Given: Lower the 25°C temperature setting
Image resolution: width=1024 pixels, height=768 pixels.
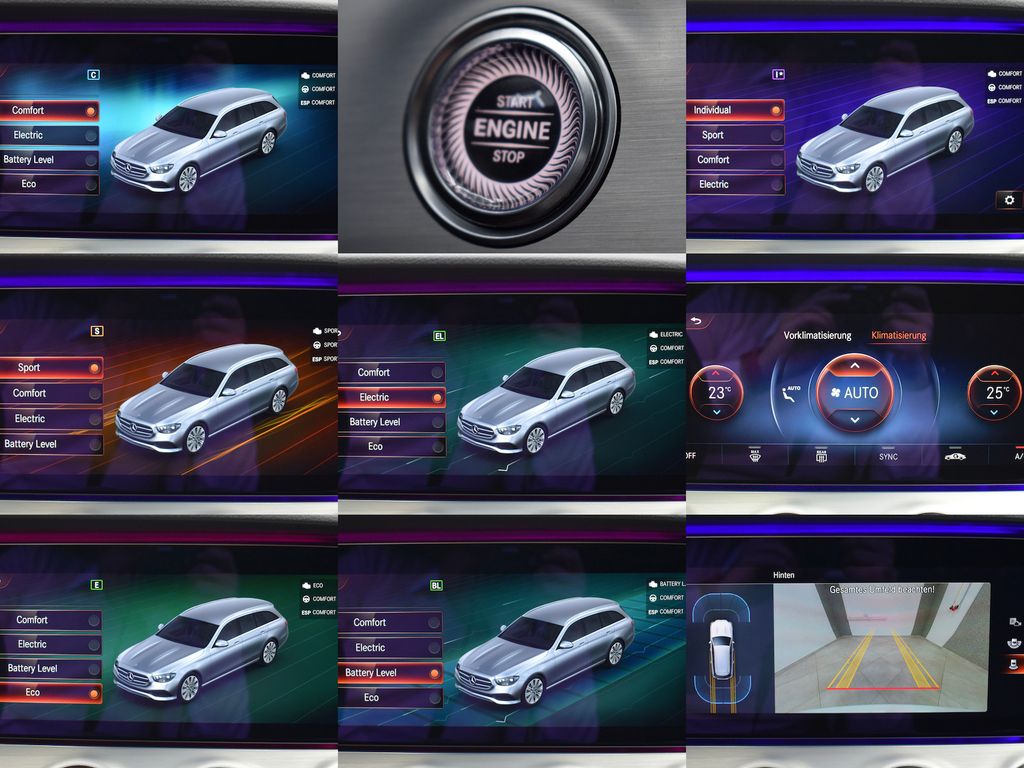Looking at the screenshot, I should pos(996,411).
